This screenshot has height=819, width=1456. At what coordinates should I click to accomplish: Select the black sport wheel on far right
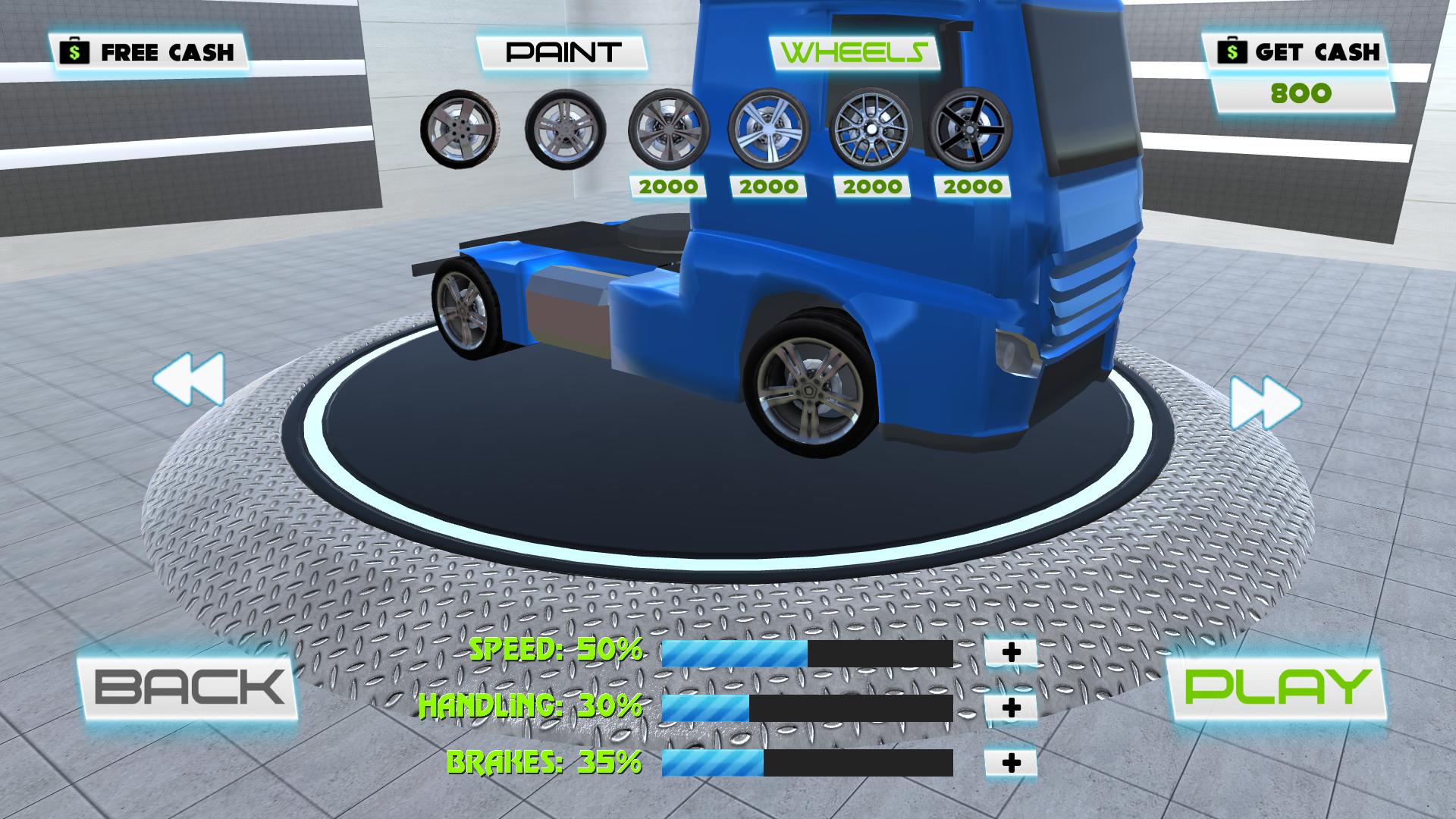972,127
